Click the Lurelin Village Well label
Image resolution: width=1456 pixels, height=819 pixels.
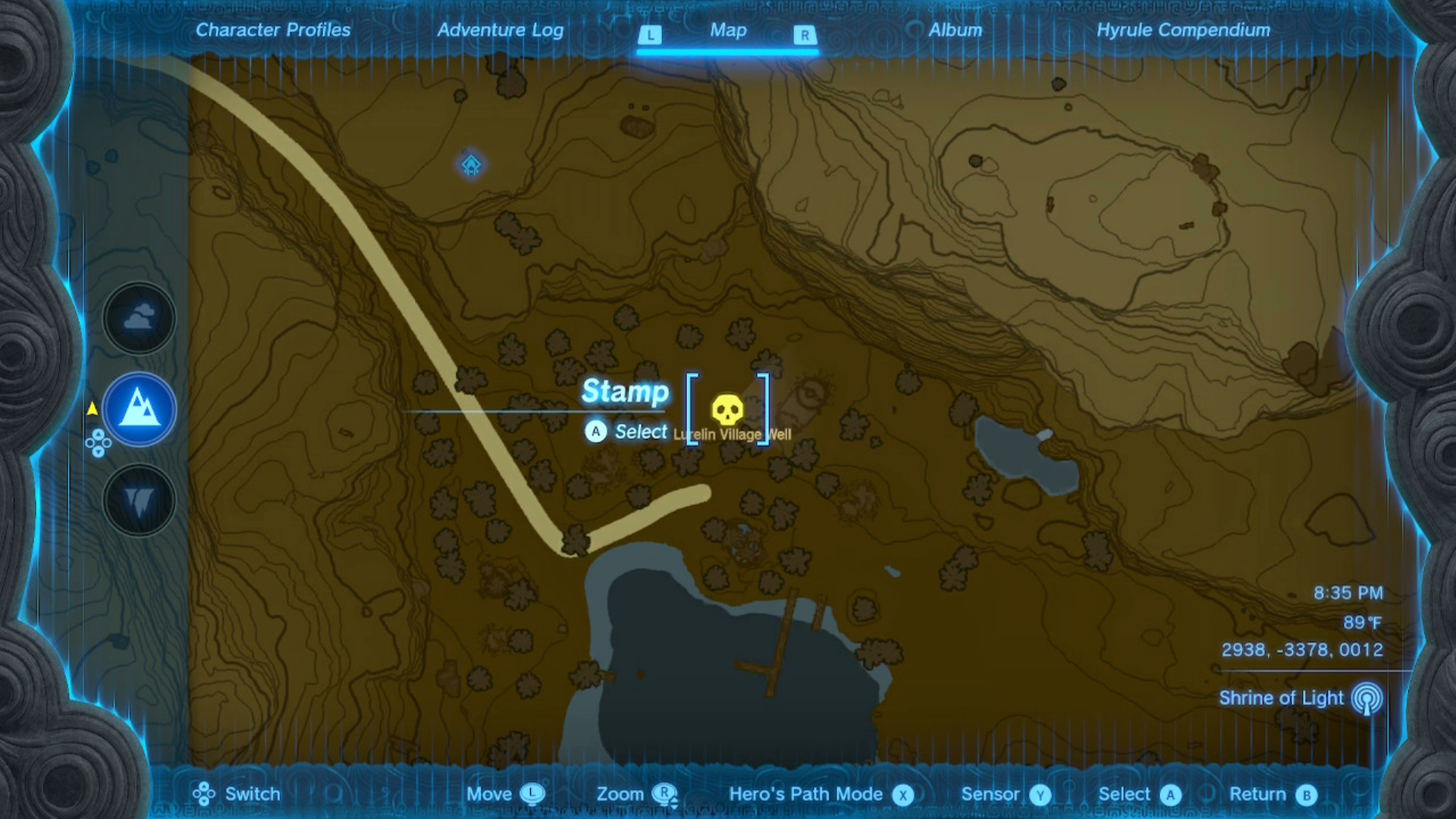[x=731, y=435]
